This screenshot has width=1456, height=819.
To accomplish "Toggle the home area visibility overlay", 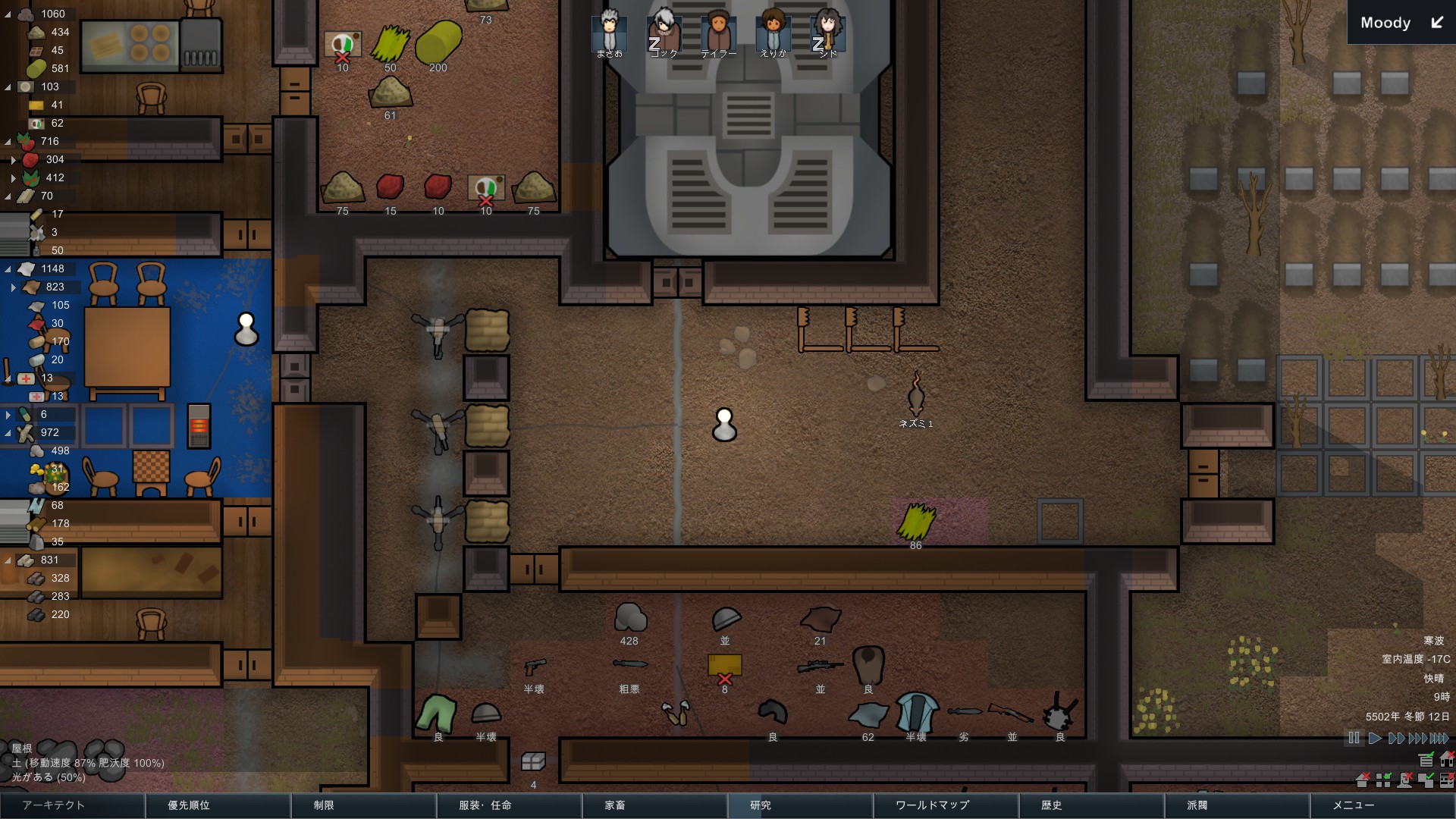I will pos(1447,760).
